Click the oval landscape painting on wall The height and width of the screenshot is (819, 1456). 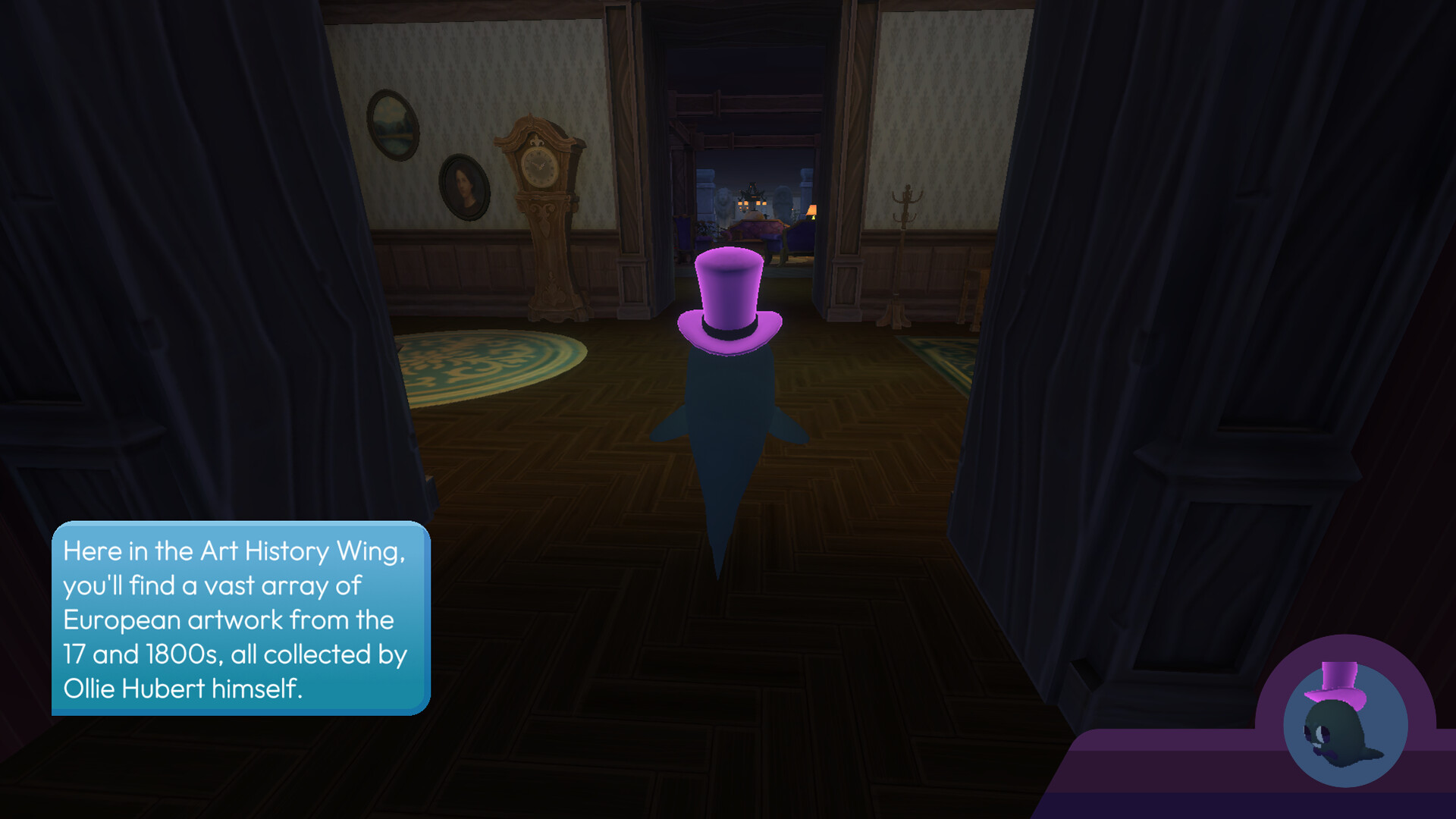coord(394,125)
